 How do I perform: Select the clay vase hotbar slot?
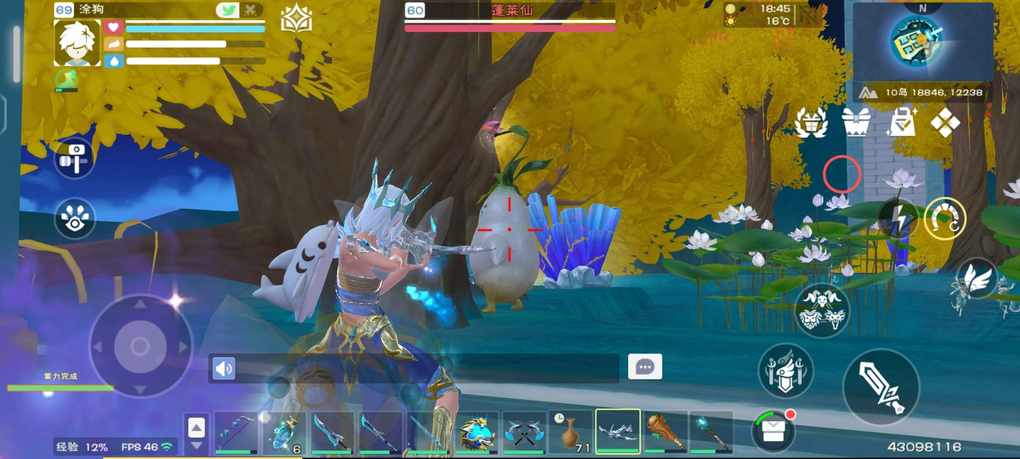[569, 432]
